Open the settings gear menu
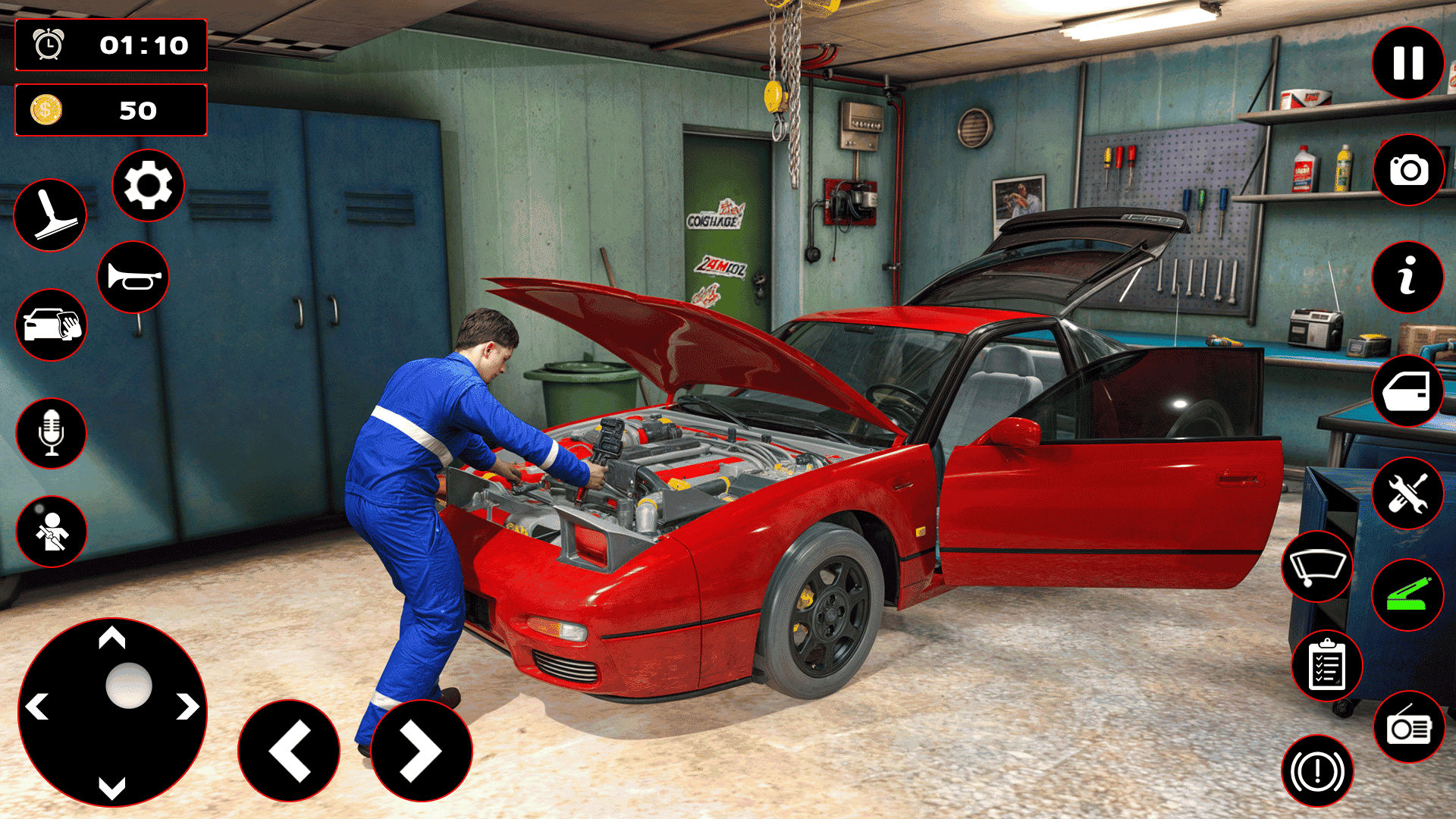The image size is (1456, 819). click(x=148, y=187)
